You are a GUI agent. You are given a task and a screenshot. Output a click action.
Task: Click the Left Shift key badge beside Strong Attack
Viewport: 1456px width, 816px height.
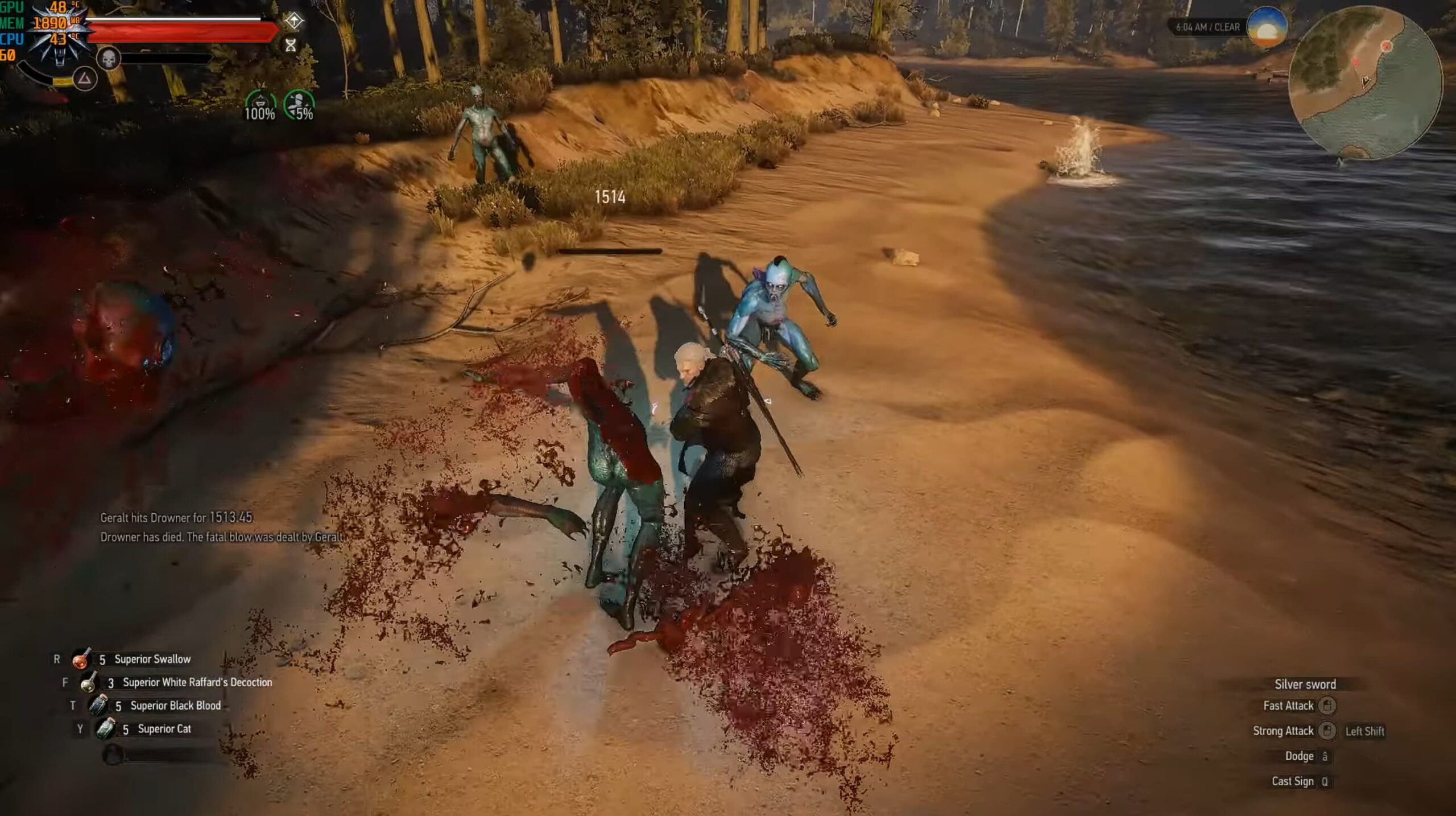(x=1365, y=731)
